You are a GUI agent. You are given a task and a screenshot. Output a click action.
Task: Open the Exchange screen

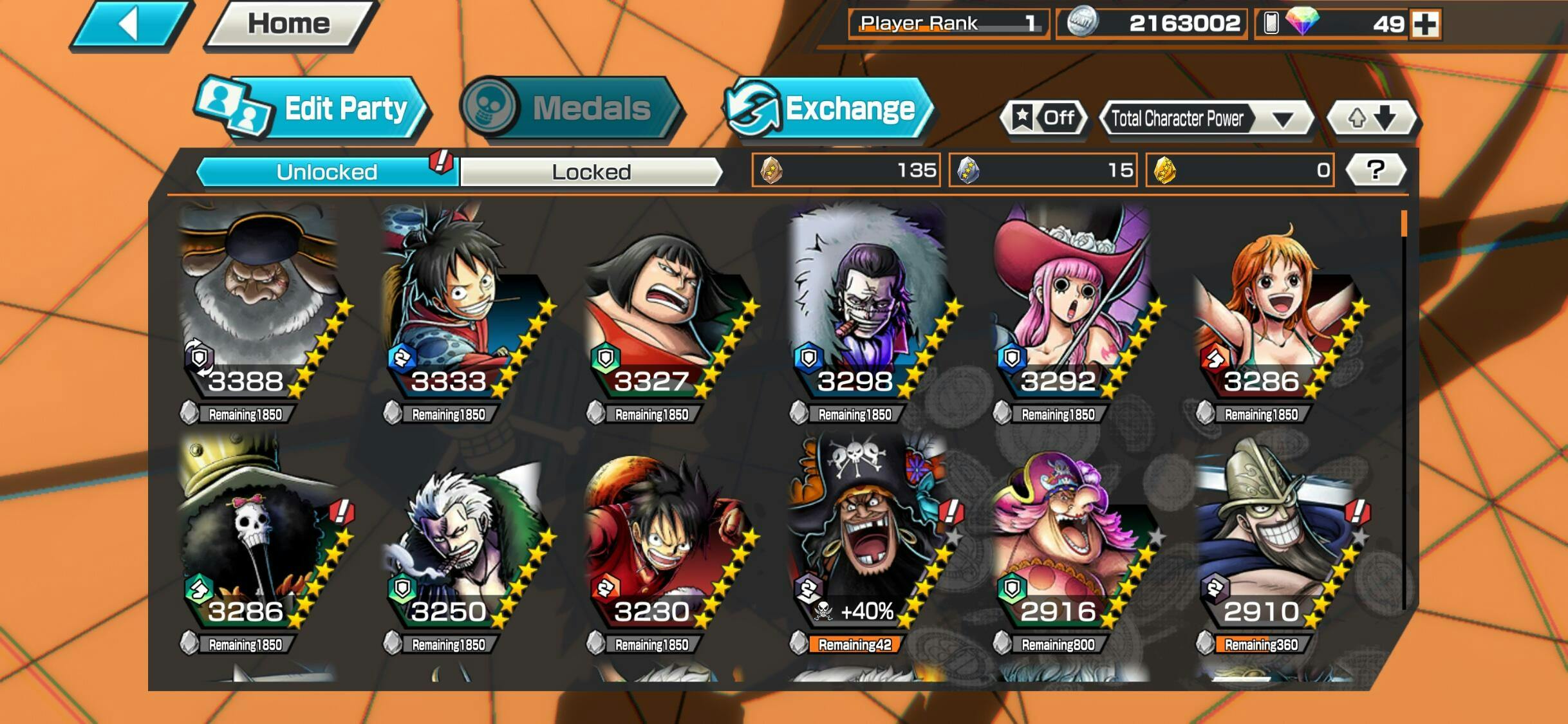(828, 108)
